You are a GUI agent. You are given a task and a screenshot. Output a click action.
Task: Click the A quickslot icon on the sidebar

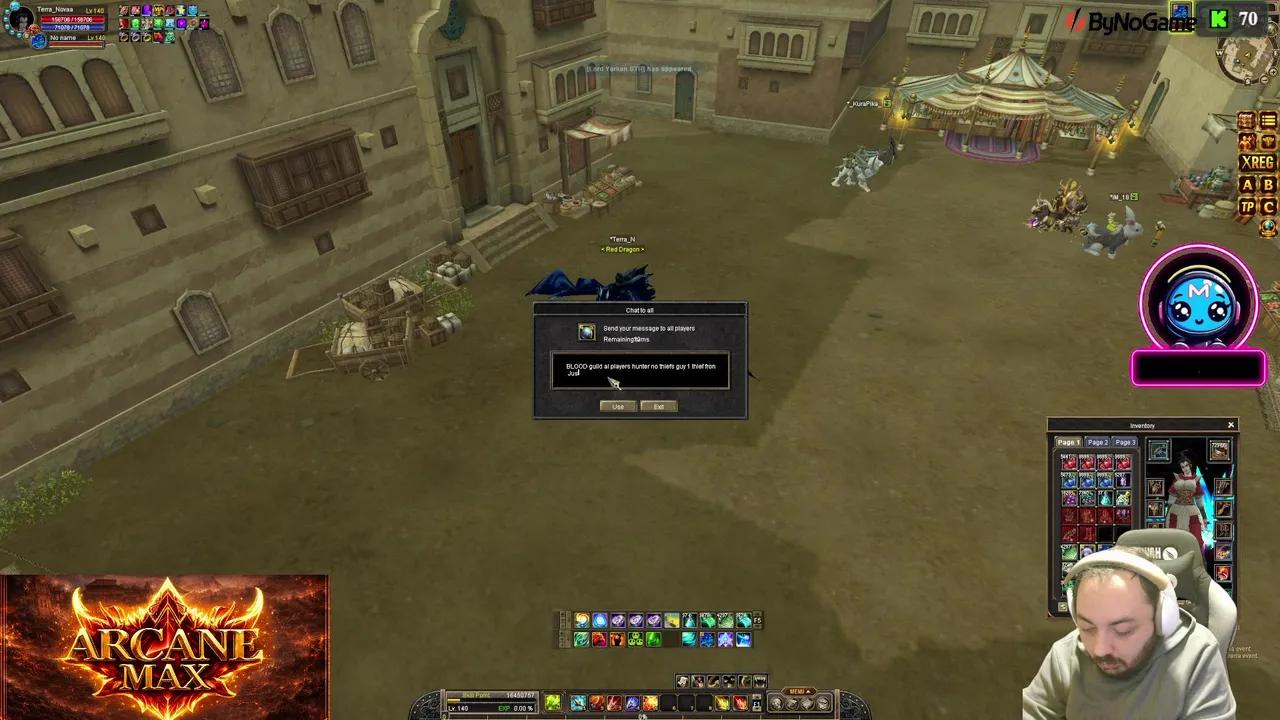coord(1248,184)
